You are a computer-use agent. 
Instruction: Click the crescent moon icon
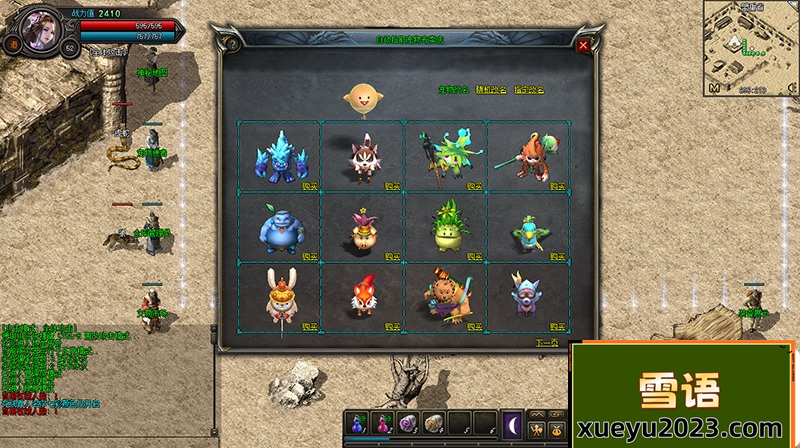point(512,421)
